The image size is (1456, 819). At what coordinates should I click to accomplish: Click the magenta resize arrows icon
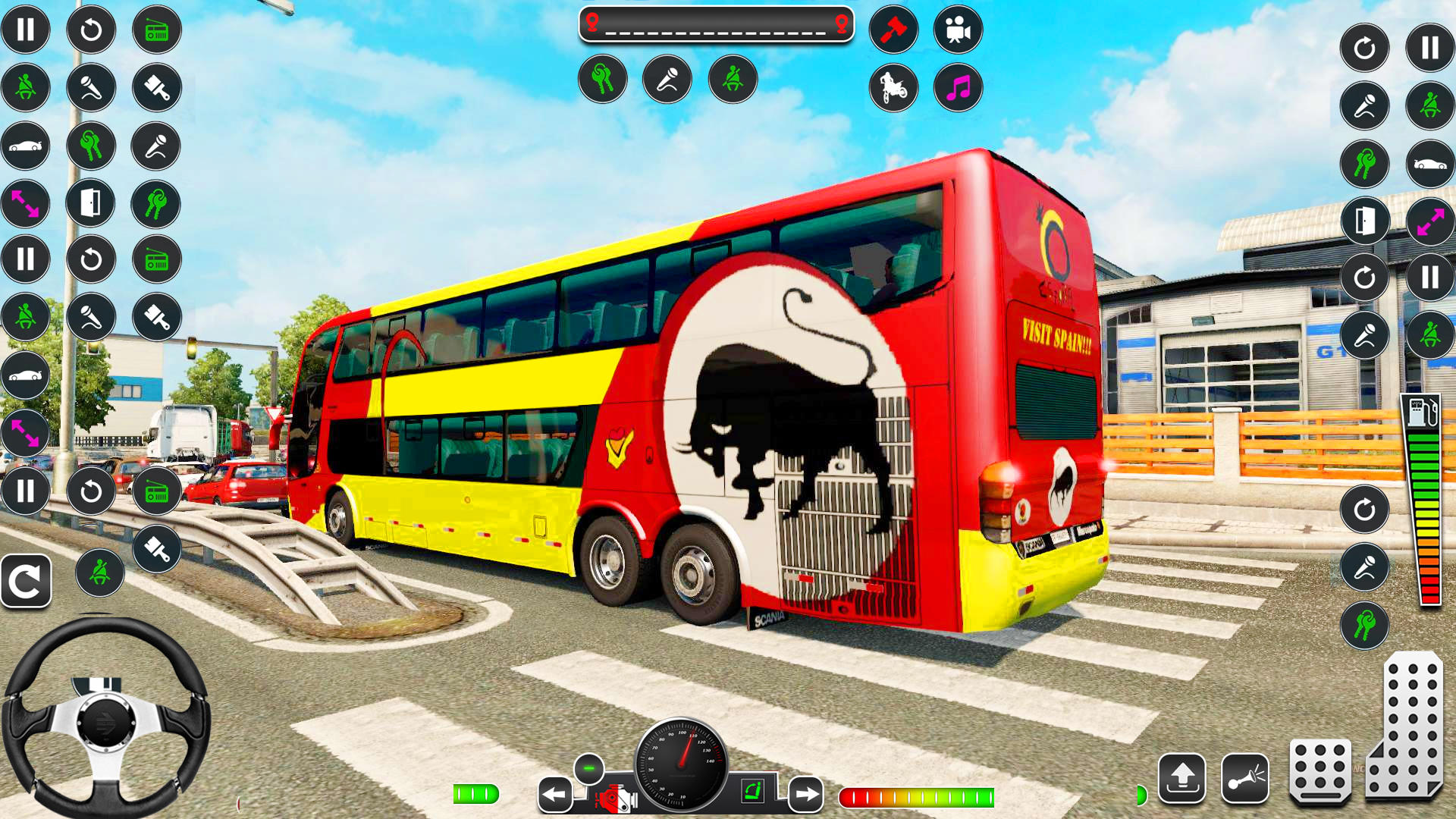[26, 203]
